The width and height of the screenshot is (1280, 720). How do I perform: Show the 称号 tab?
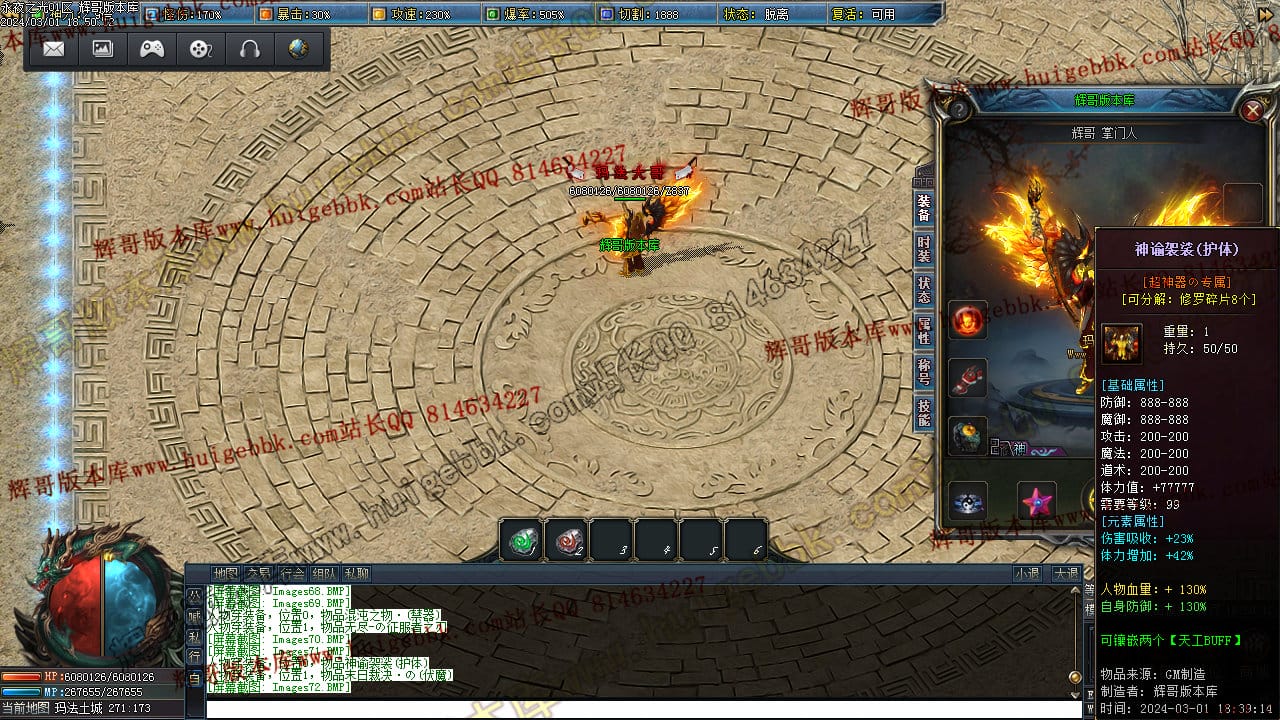click(924, 372)
